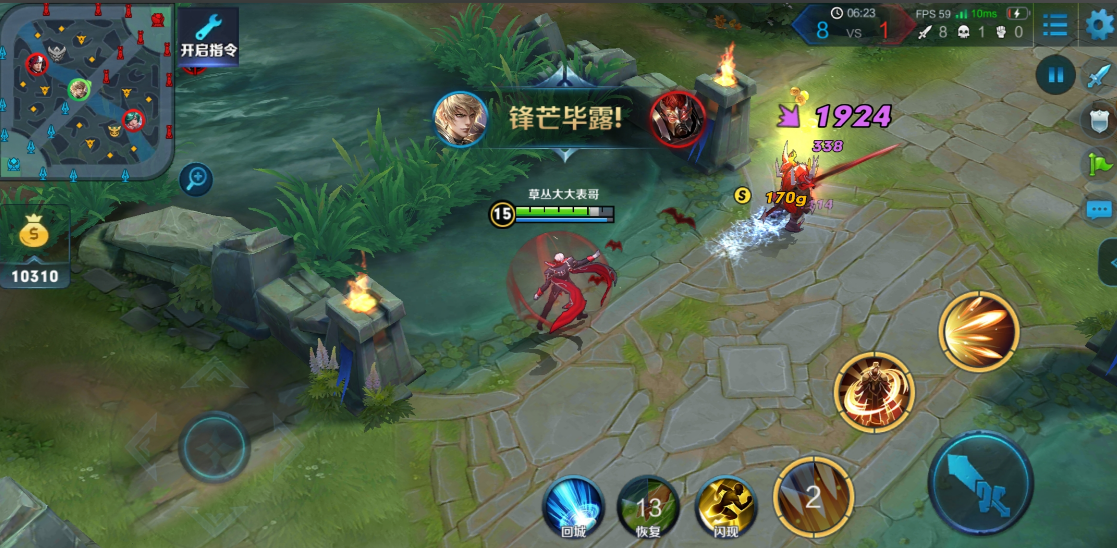The image size is (1117, 548).
Task: Send the blue sword attack signal
Action: 1099,76
